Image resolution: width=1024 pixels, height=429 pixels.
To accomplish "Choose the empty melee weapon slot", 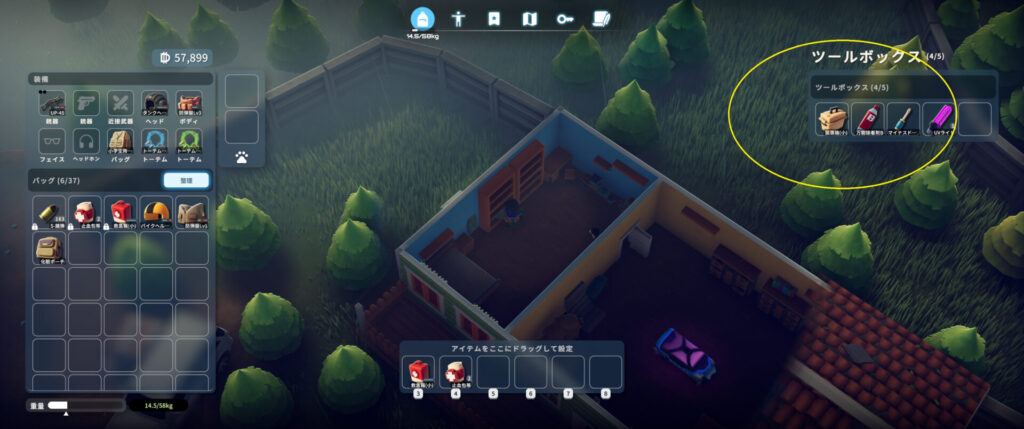I will 121,105.
